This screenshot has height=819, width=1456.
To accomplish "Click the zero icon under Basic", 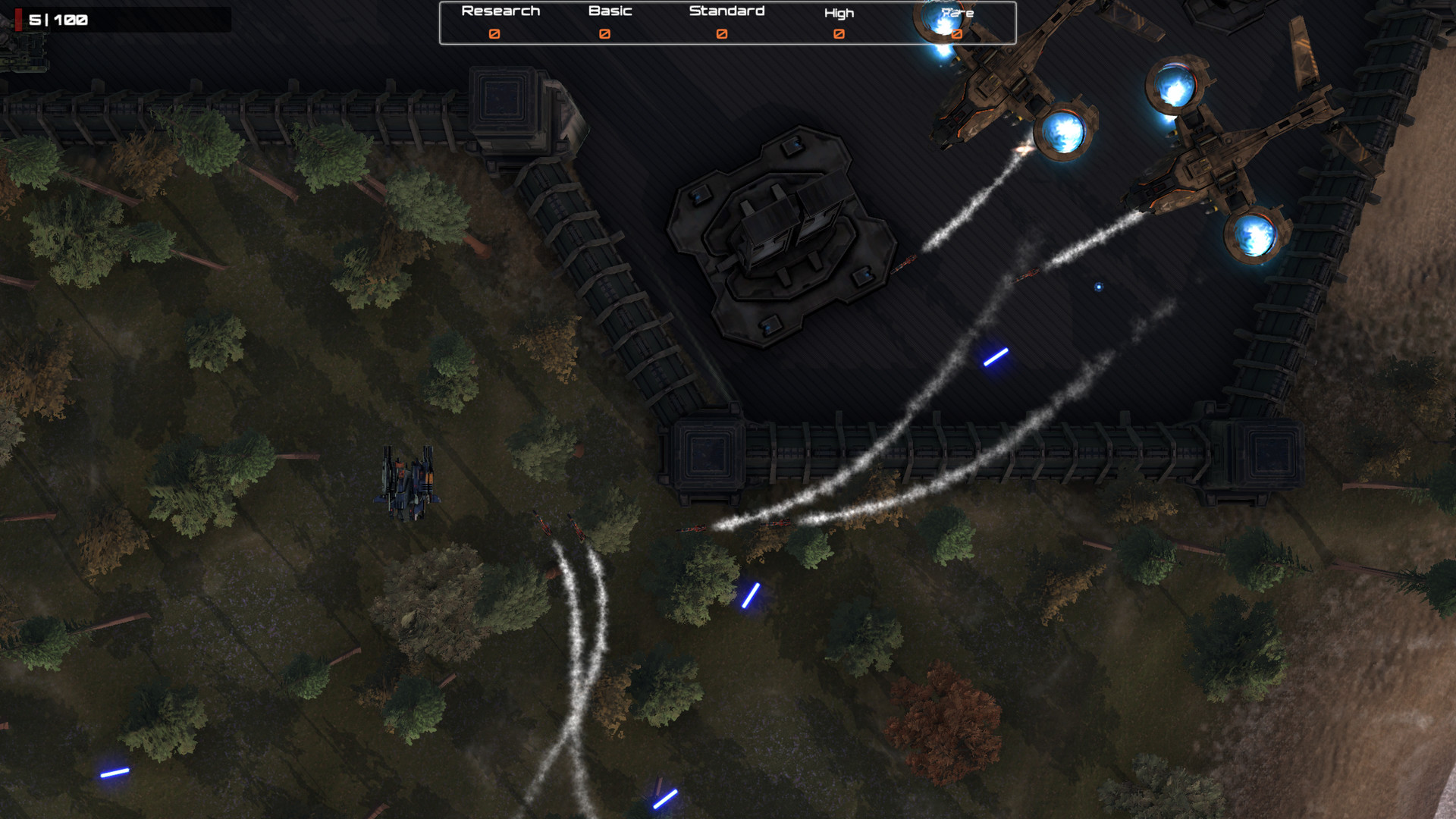I will (x=604, y=33).
